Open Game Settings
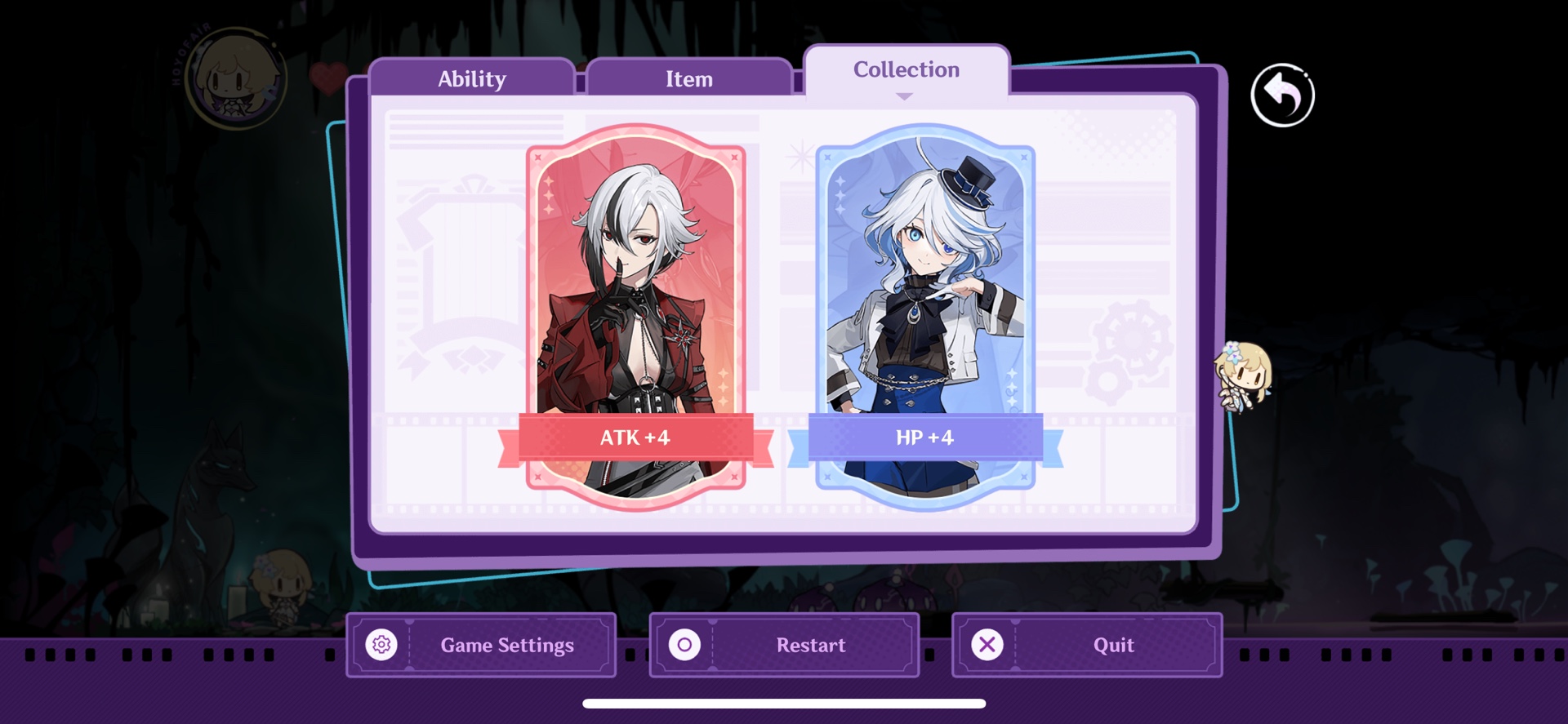Image resolution: width=1568 pixels, height=724 pixels. coord(480,645)
